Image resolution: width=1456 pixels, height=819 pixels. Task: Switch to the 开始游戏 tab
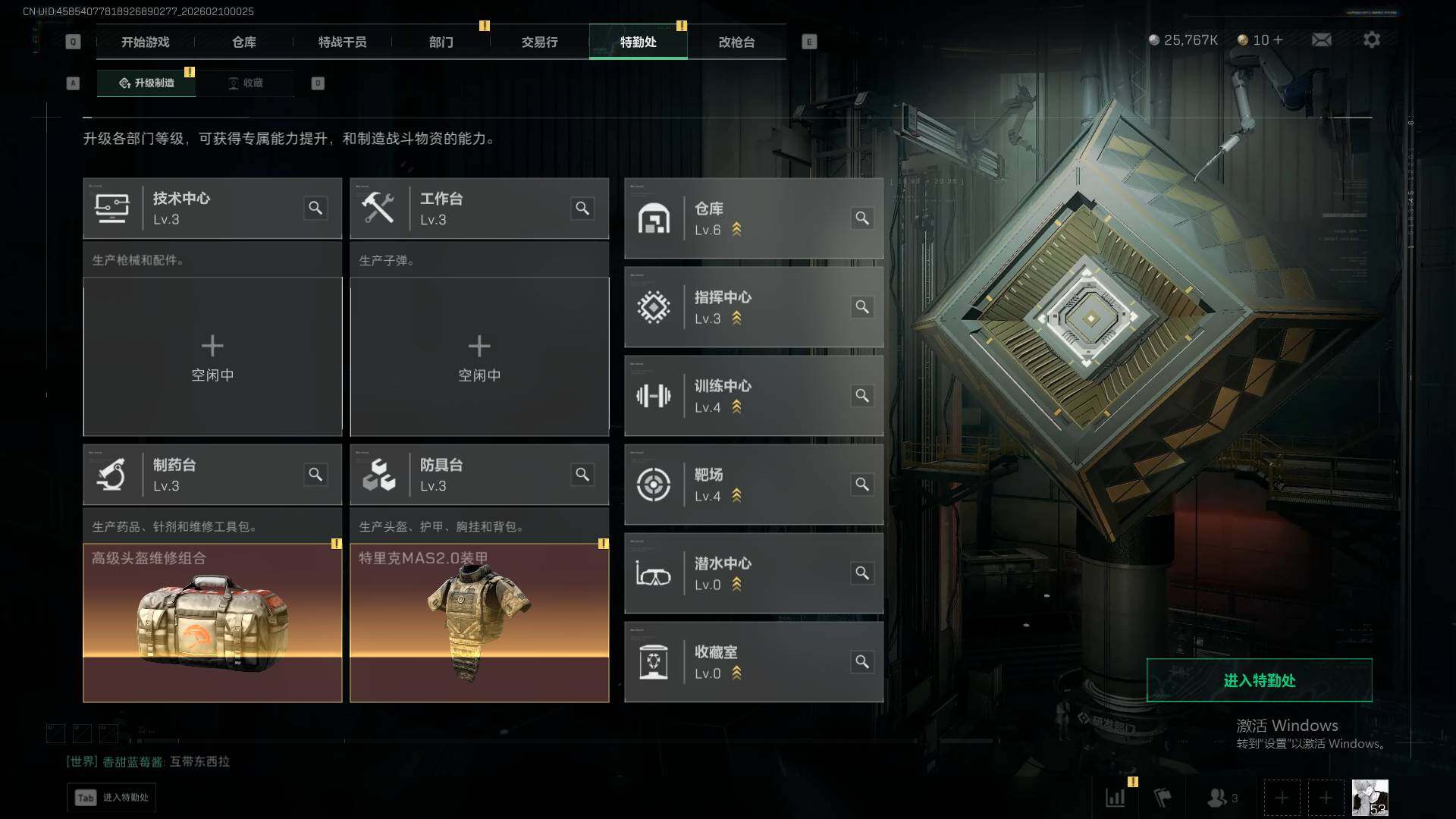coord(145,42)
